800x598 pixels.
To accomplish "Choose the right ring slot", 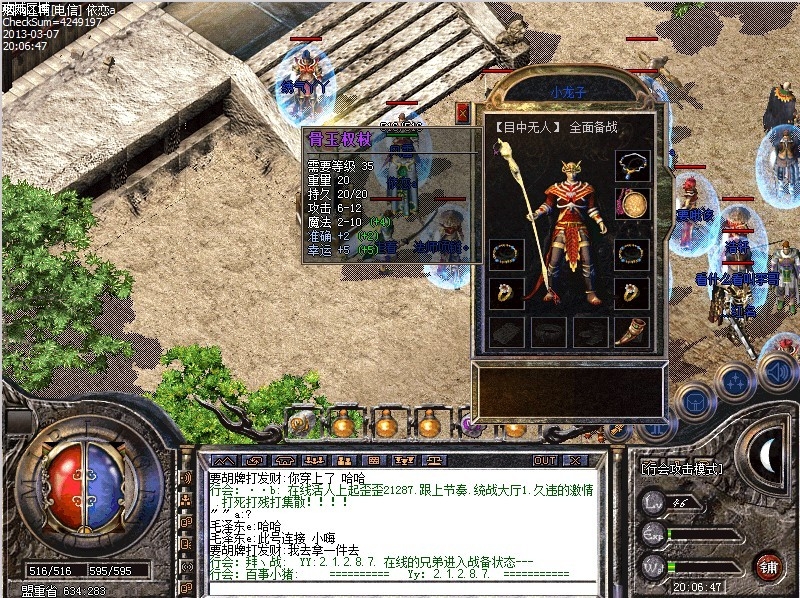I will 632,293.
